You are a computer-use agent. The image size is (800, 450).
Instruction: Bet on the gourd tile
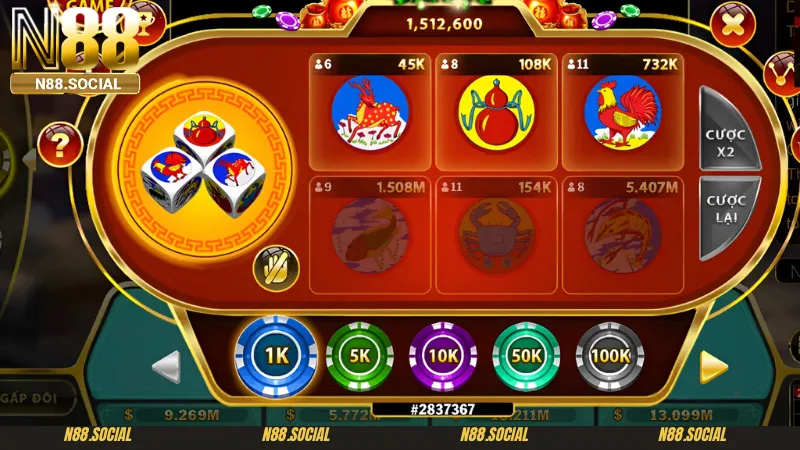(x=496, y=111)
